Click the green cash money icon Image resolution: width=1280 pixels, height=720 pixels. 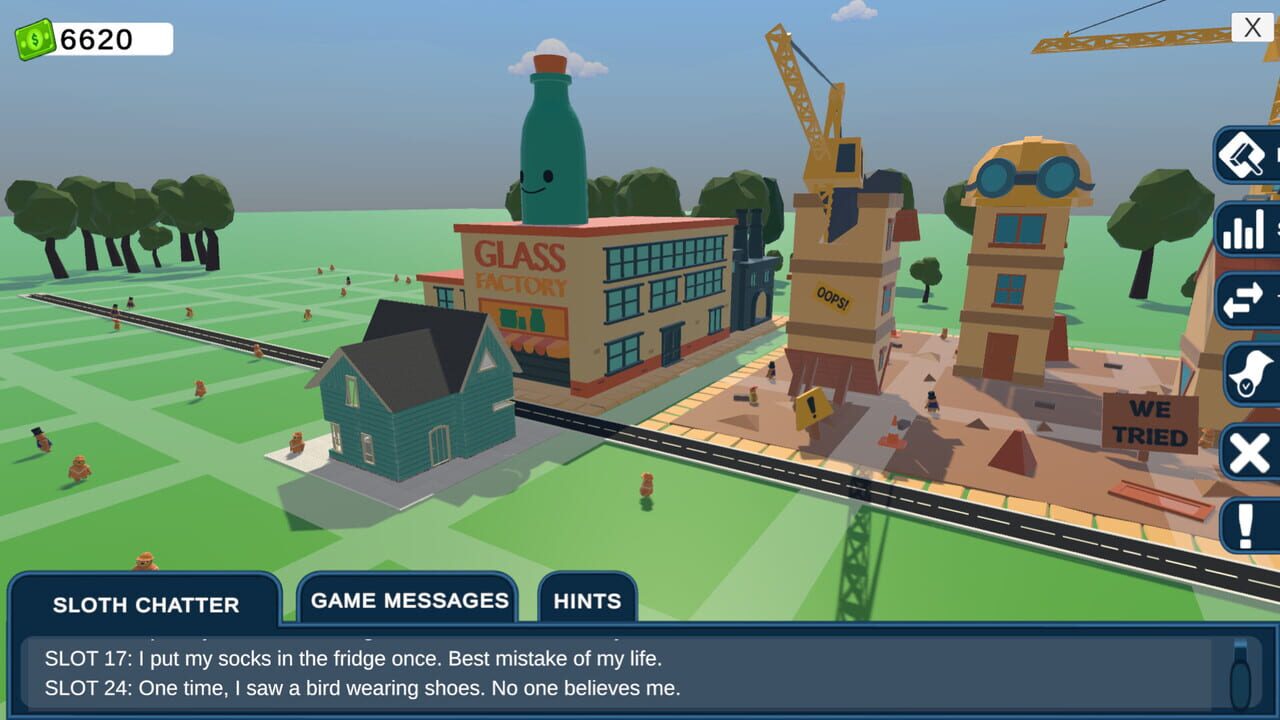tap(35, 39)
